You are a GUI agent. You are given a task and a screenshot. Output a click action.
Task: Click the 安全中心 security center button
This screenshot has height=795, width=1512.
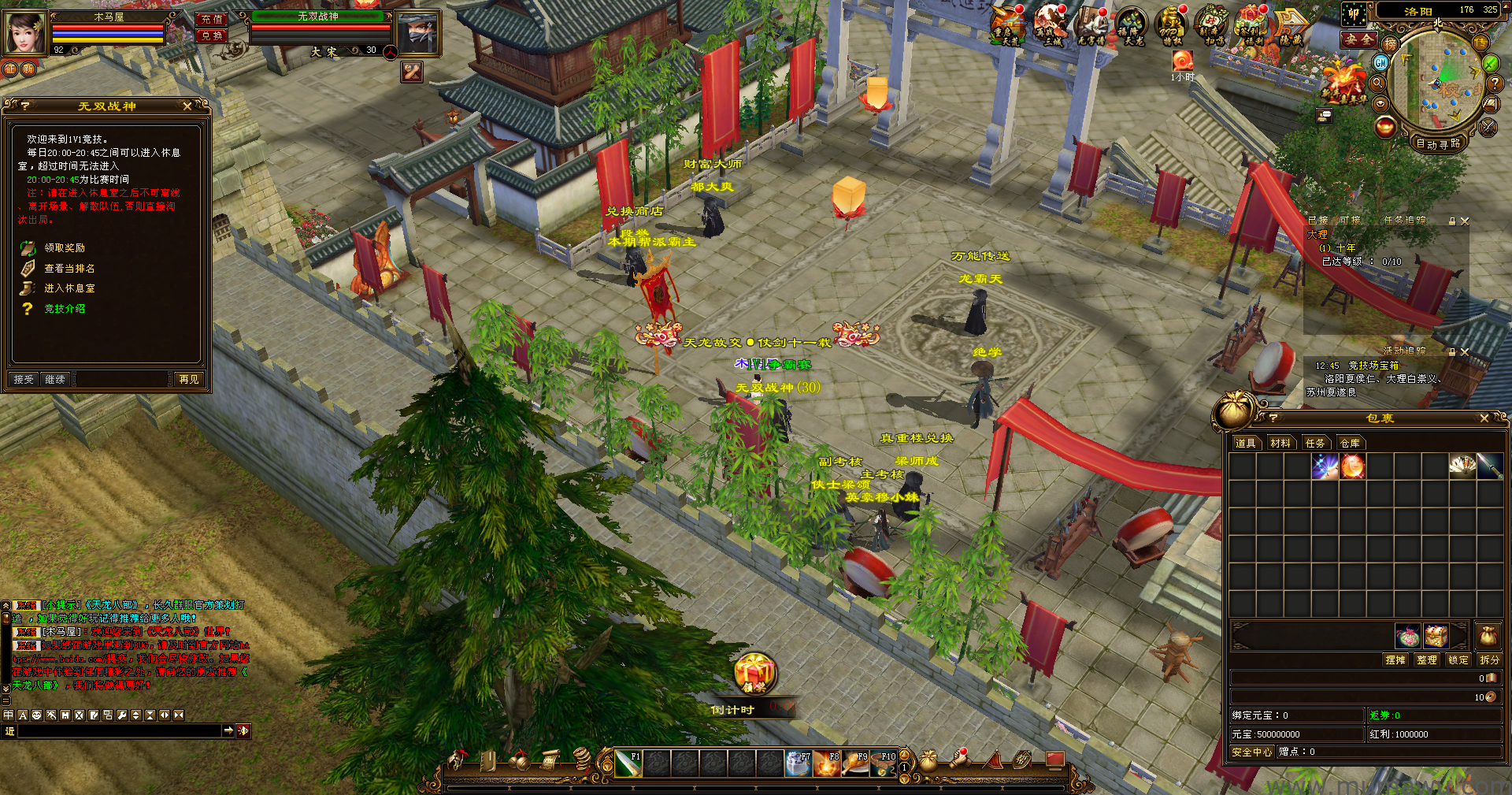point(1251,752)
